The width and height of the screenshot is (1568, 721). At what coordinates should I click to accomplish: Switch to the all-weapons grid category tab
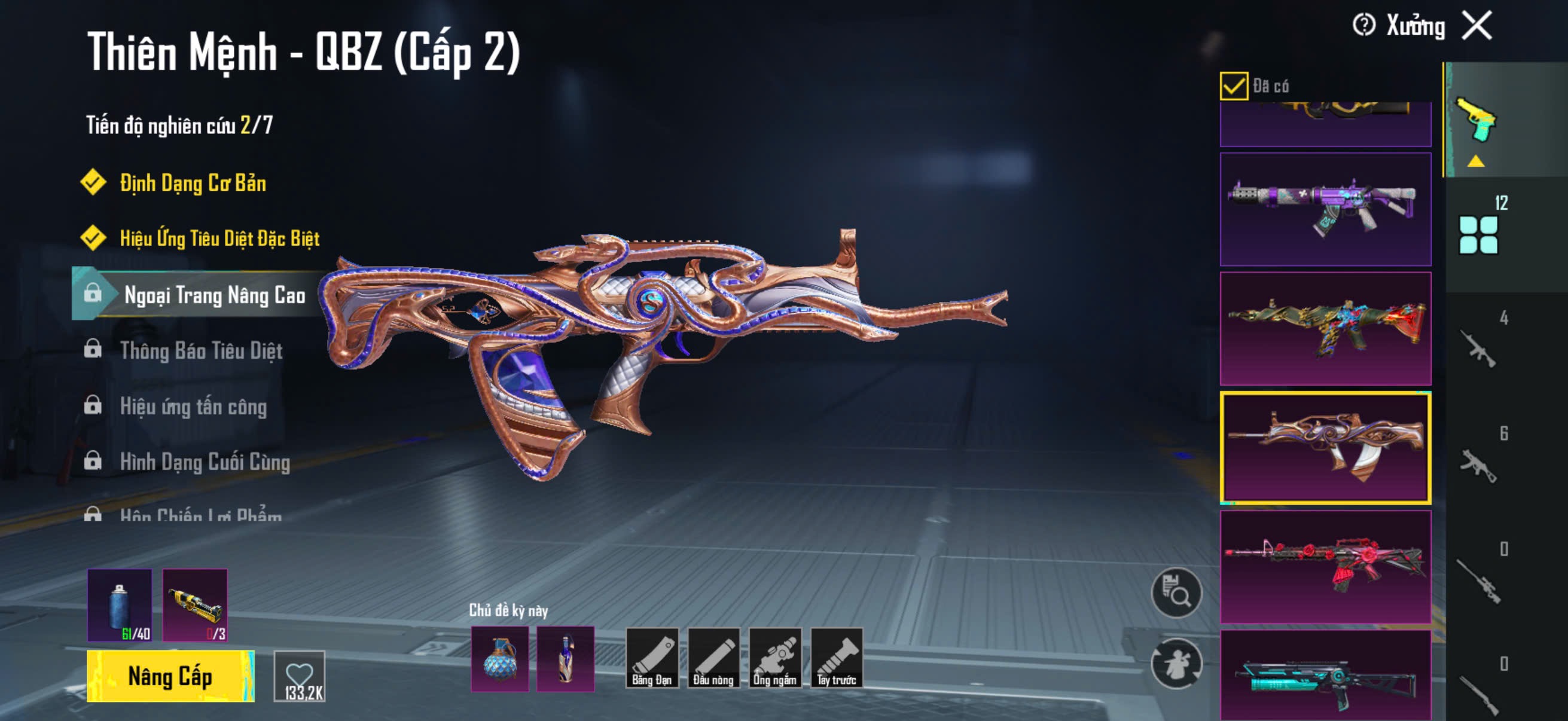point(1478,234)
